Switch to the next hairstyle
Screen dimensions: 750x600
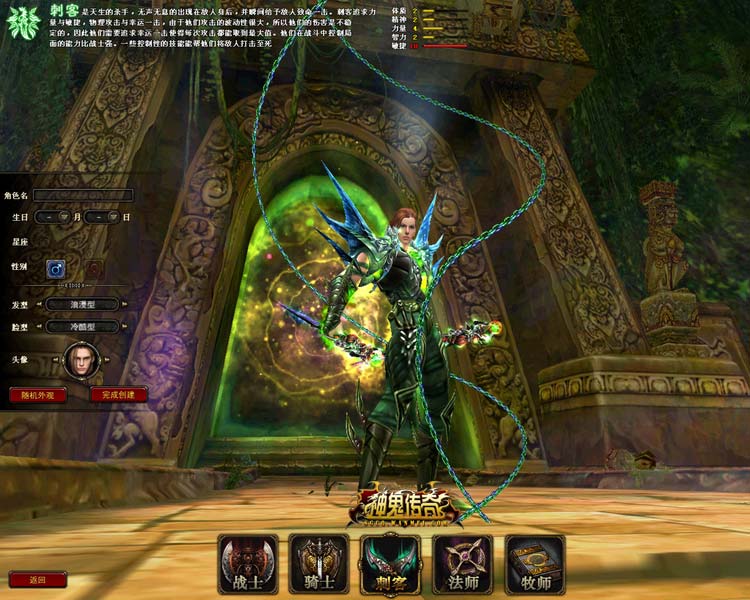pos(126,304)
